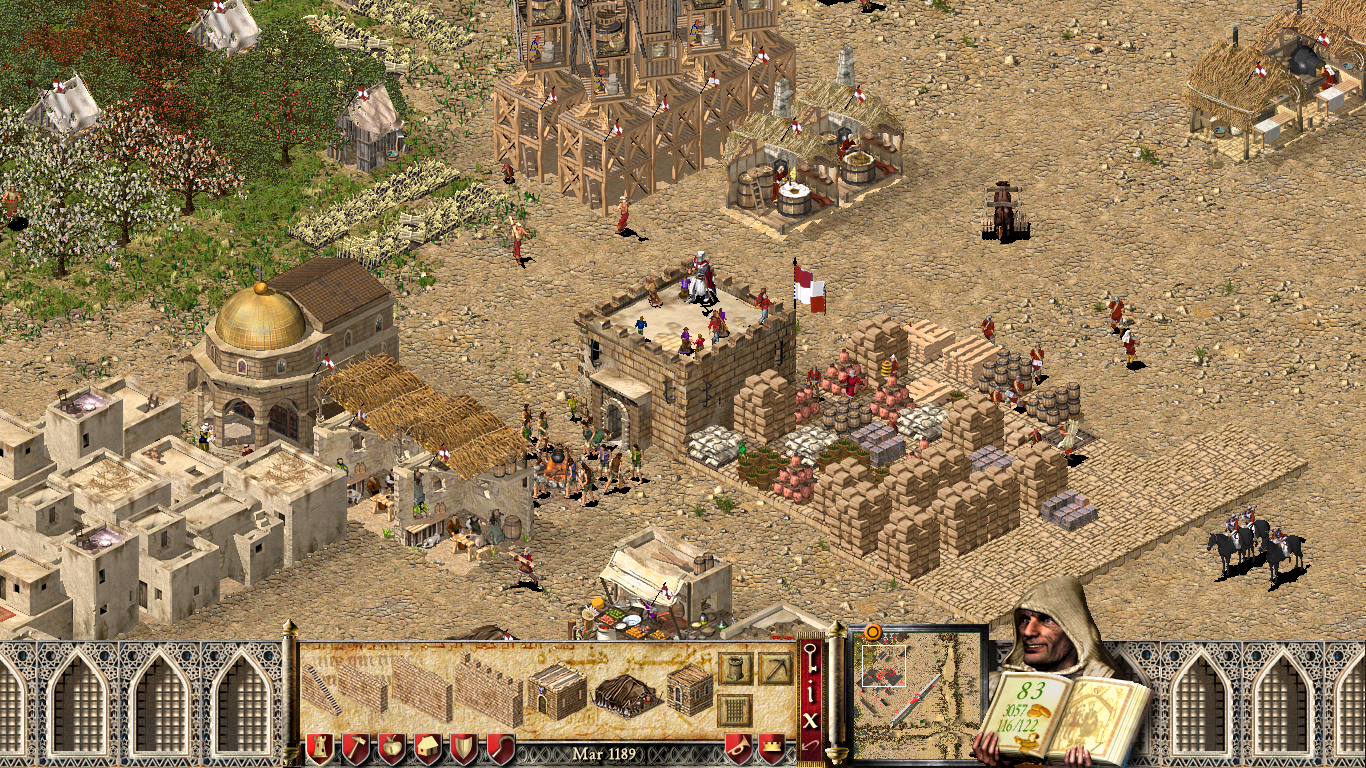Screen dimensions: 1366x768
Task: Click the horn shield icon
Action: [x=738, y=747]
